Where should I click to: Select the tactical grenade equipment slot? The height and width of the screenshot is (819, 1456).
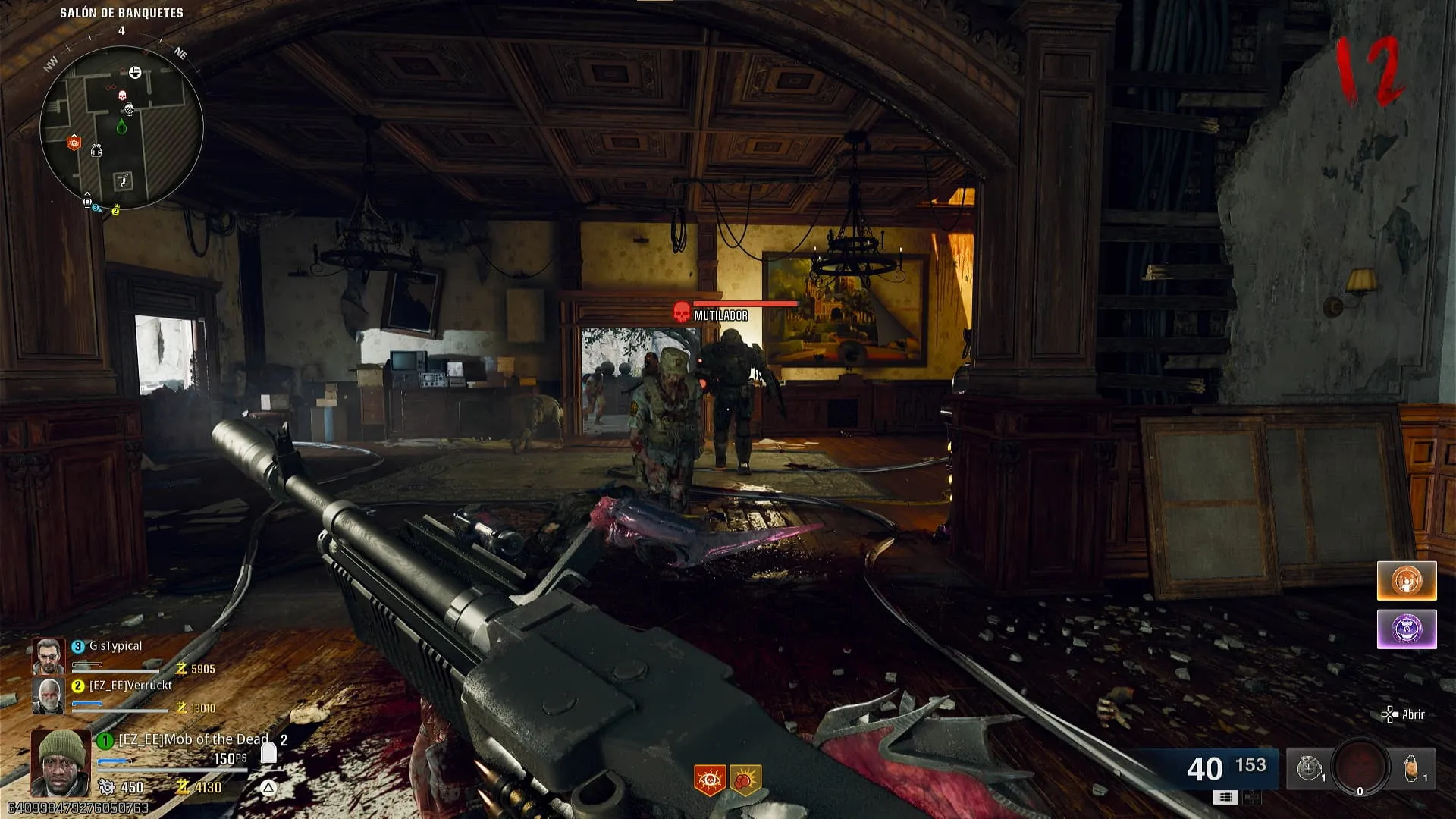tap(1309, 769)
